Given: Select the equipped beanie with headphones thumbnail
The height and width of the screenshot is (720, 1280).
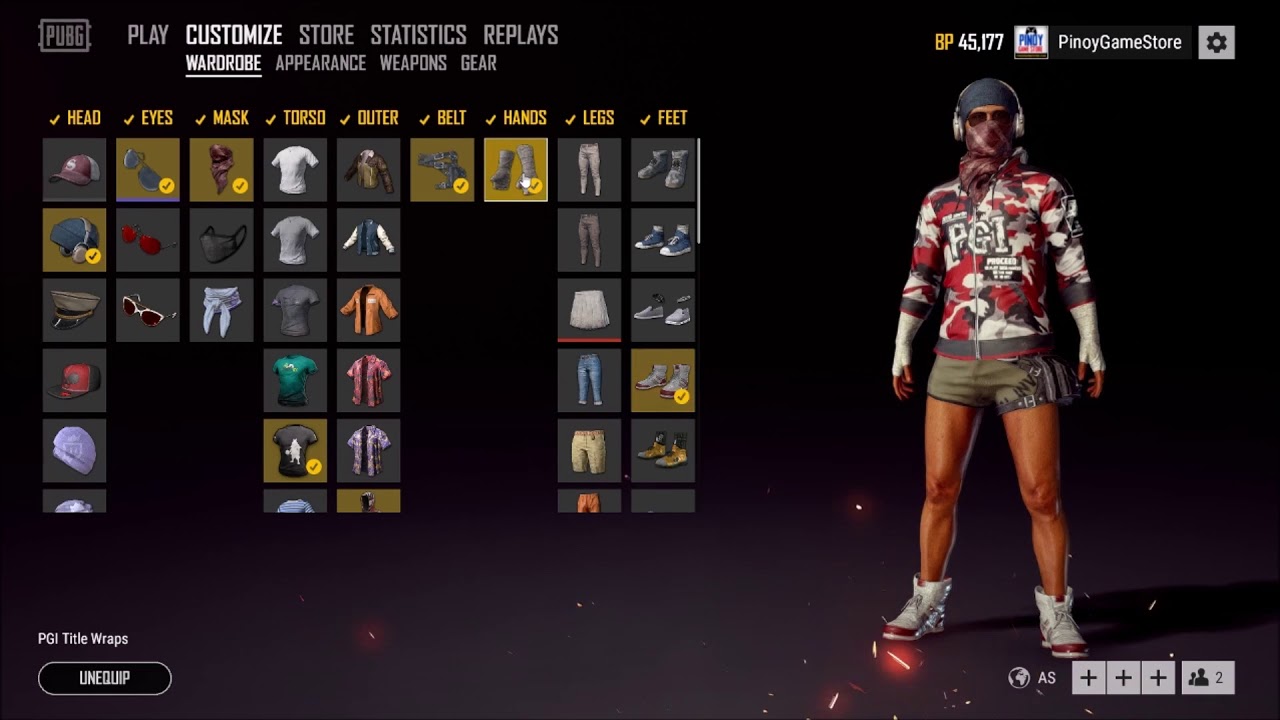Looking at the screenshot, I should [74, 240].
